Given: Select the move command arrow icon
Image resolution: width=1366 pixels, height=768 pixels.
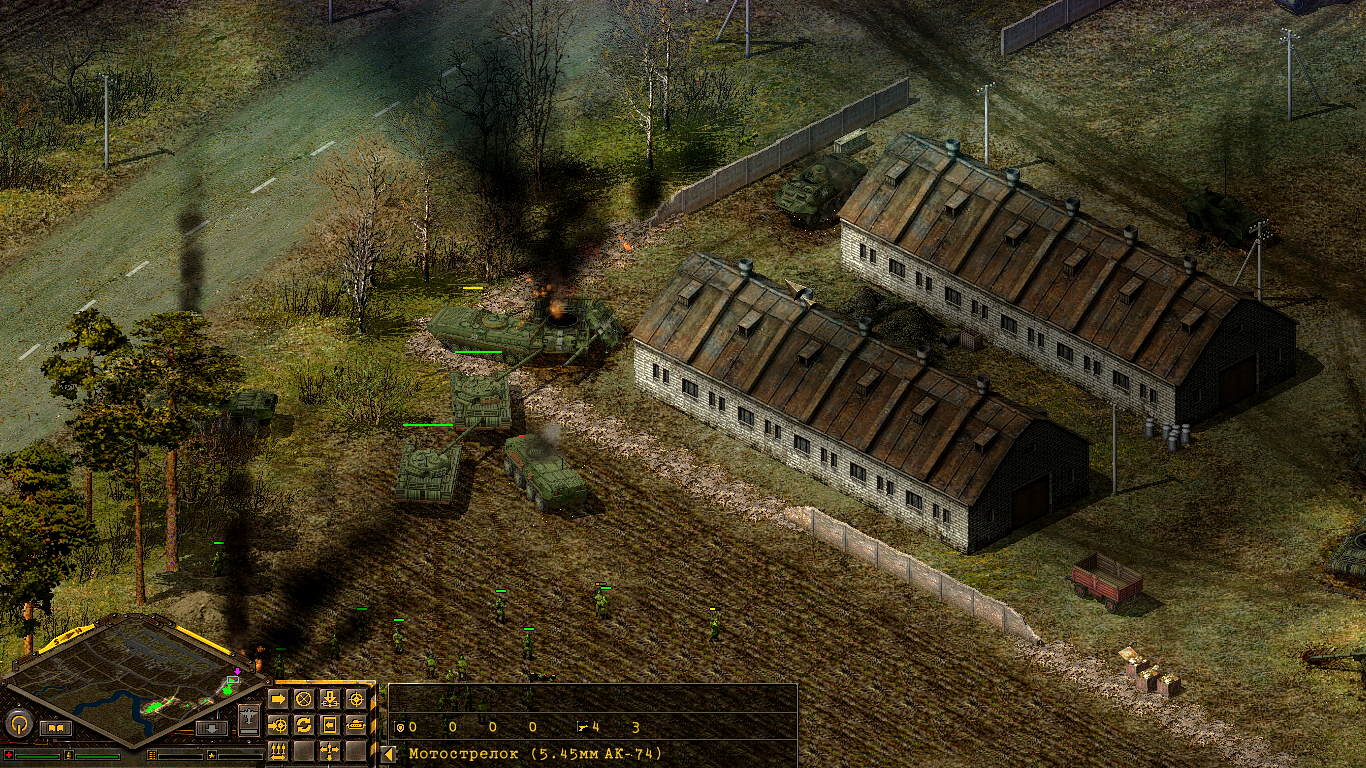Looking at the screenshot, I should 278,699.
